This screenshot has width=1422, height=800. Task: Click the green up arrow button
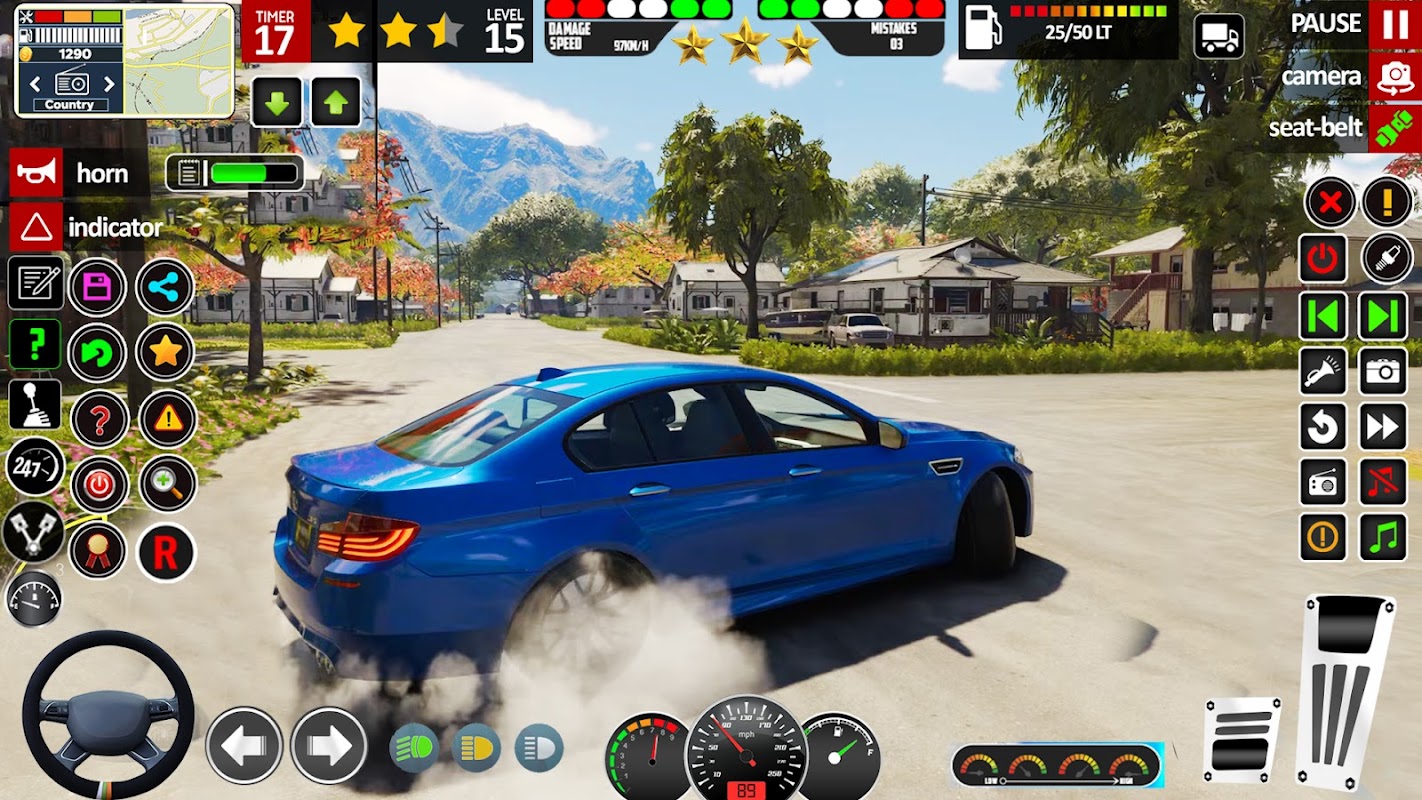click(x=336, y=102)
